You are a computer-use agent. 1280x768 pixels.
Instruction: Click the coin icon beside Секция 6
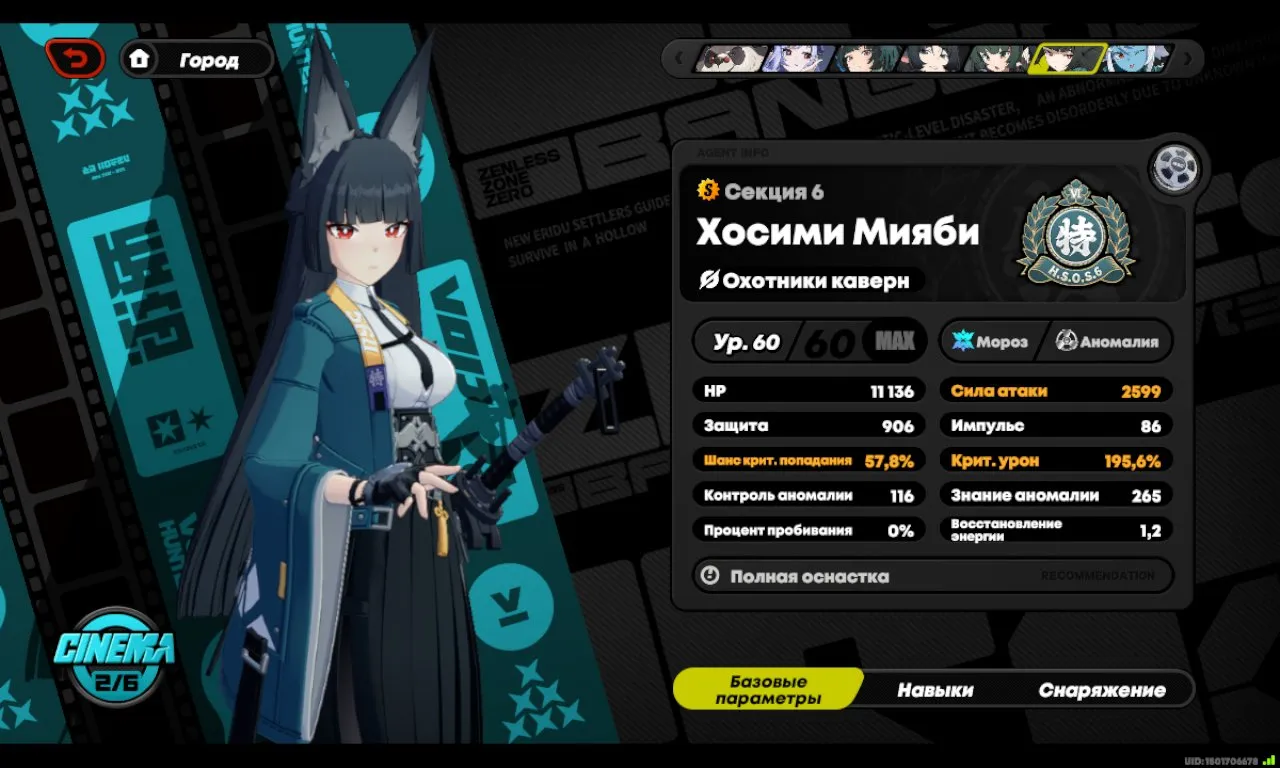click(x=706, y=191)
